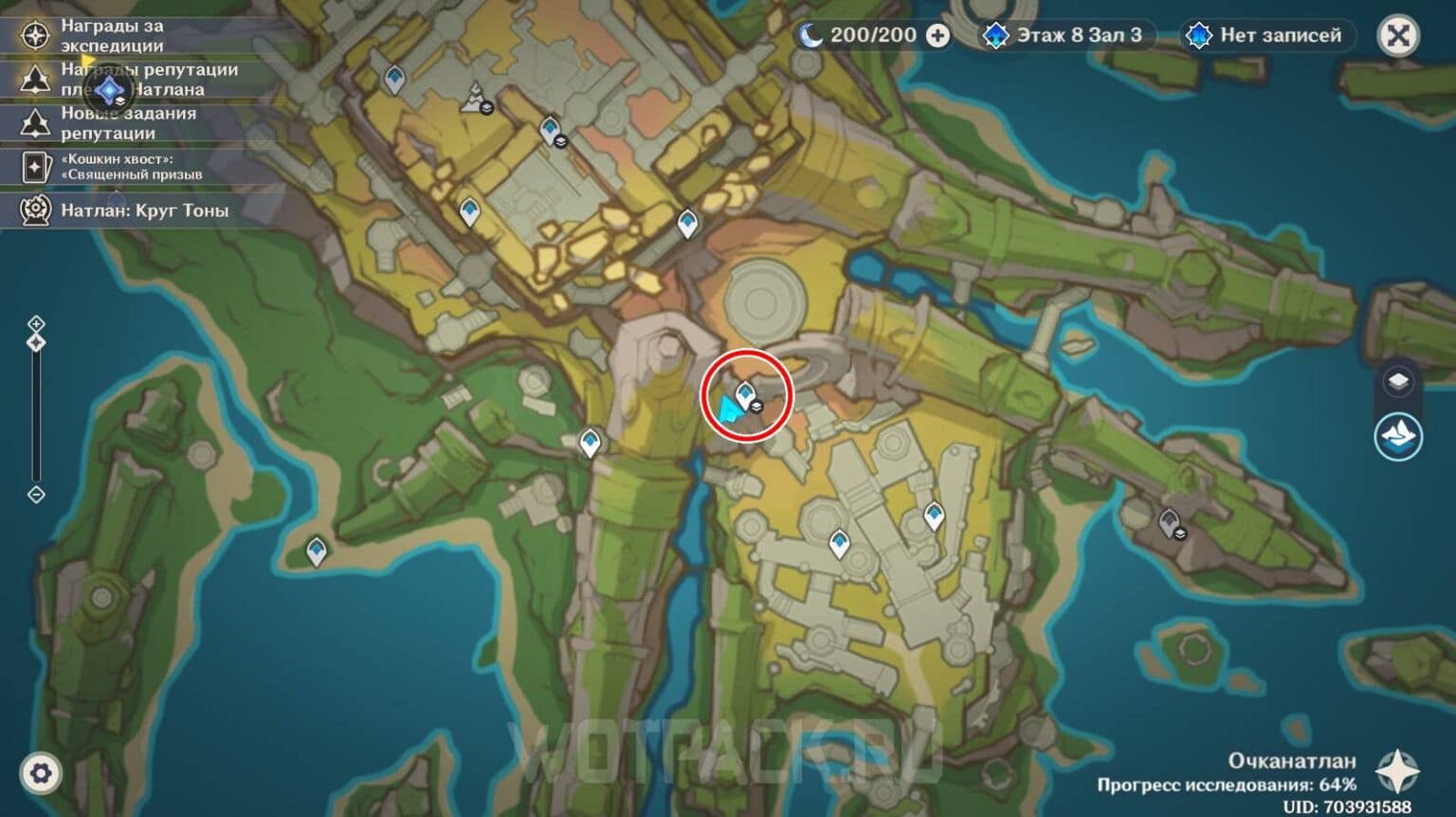
Task: Click the moon resin icon in the top bar
Action: [810, 35]
